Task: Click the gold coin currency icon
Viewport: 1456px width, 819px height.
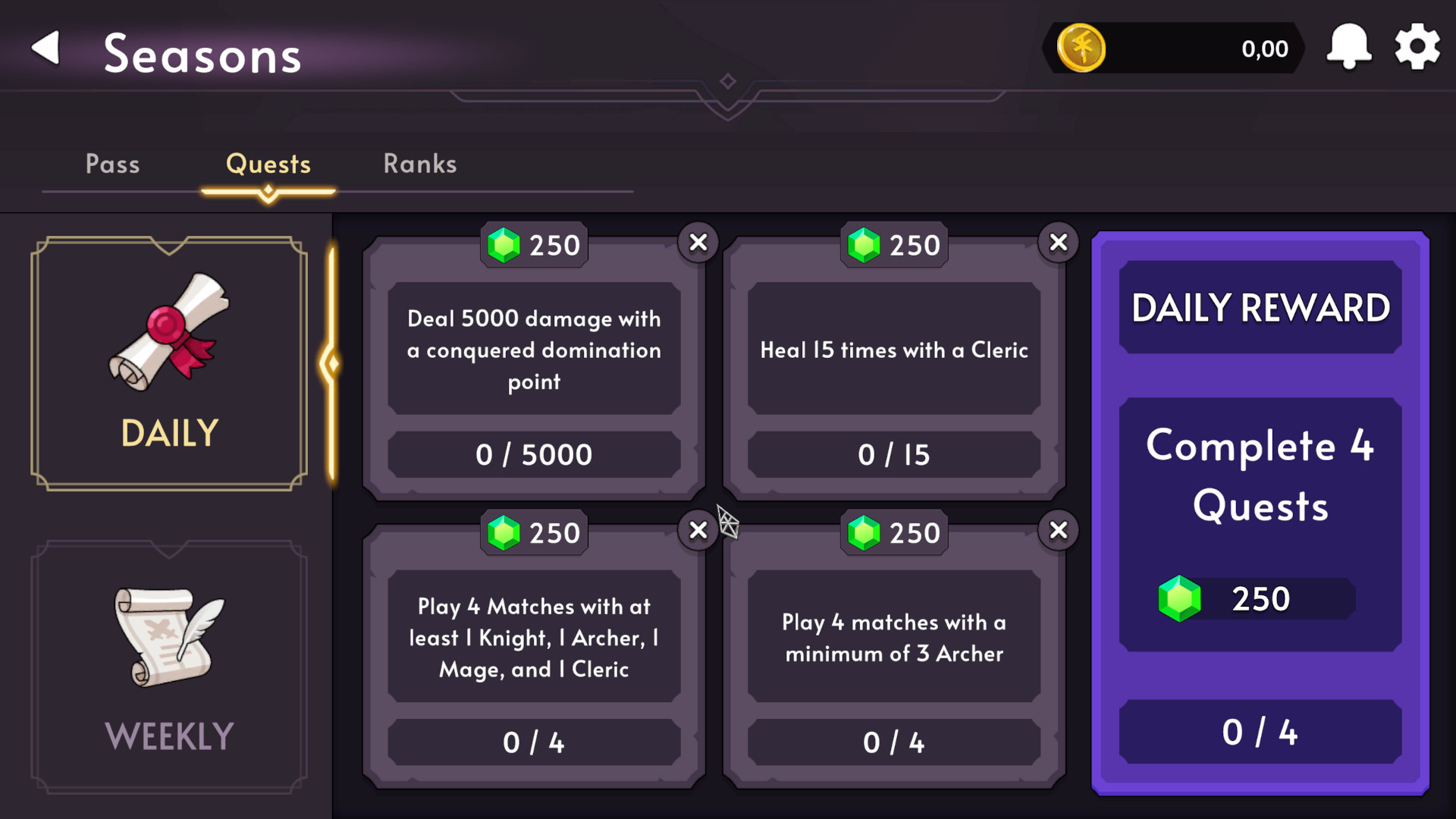Action: click(1081, 48)
